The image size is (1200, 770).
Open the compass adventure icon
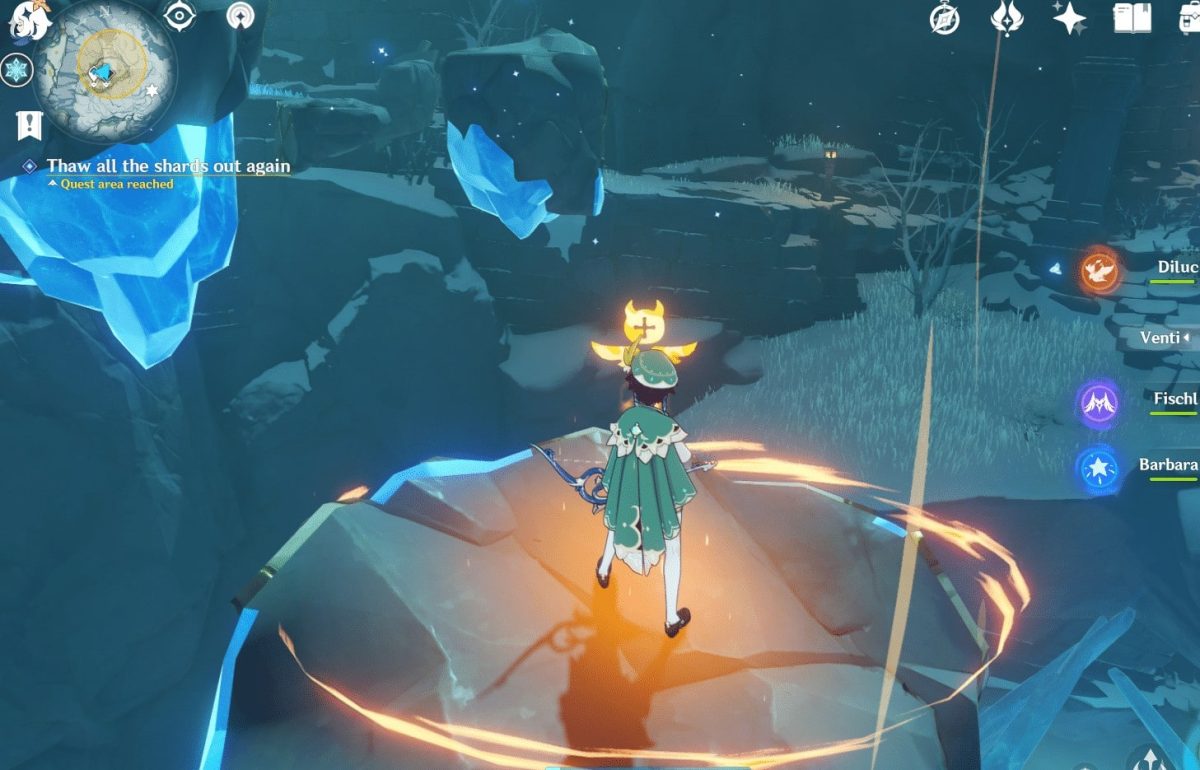[944, 19]
